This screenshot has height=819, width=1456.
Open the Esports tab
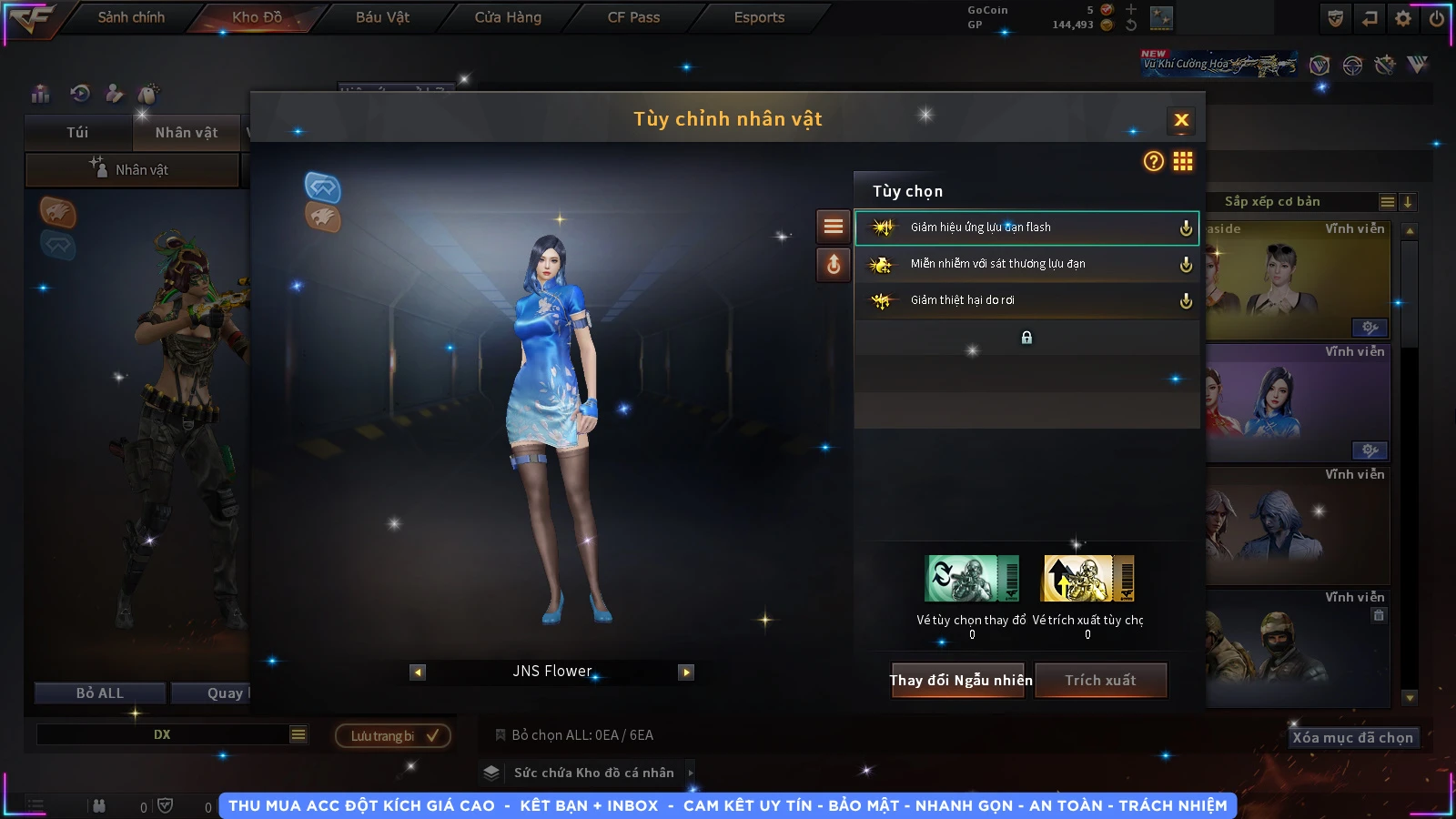click(759, 17)
